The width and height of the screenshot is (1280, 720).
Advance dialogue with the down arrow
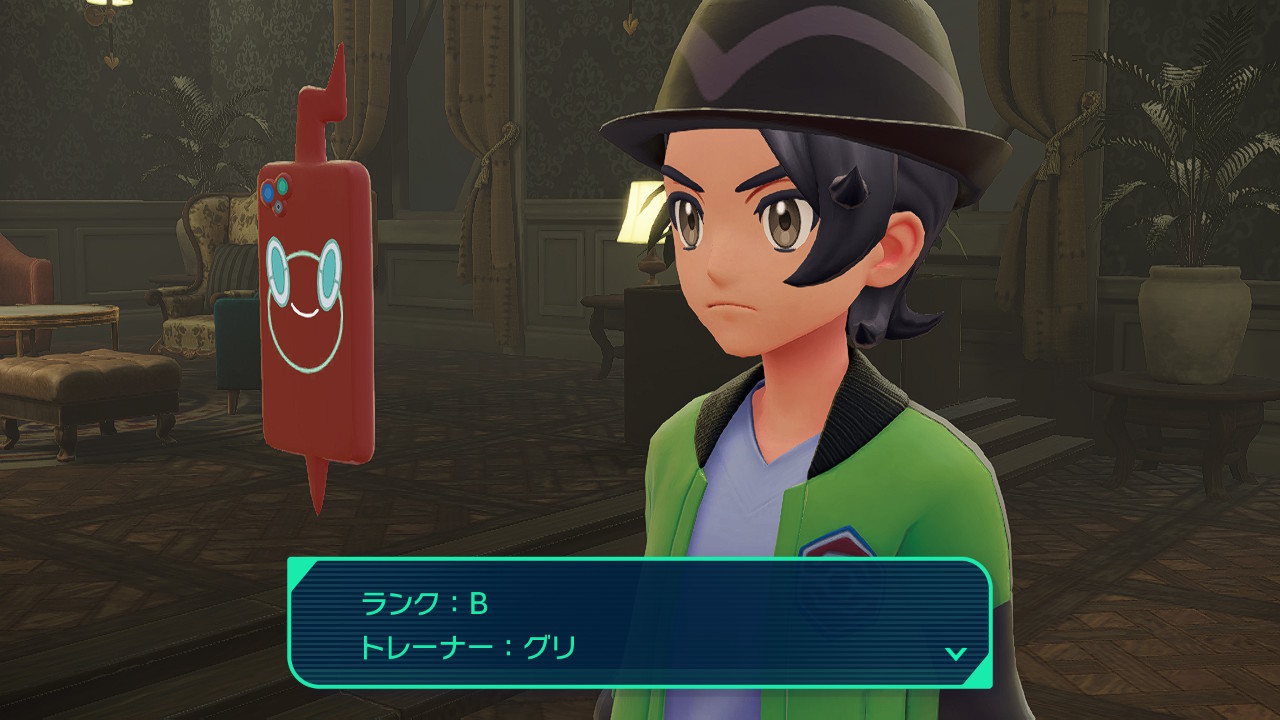(956, 653)
